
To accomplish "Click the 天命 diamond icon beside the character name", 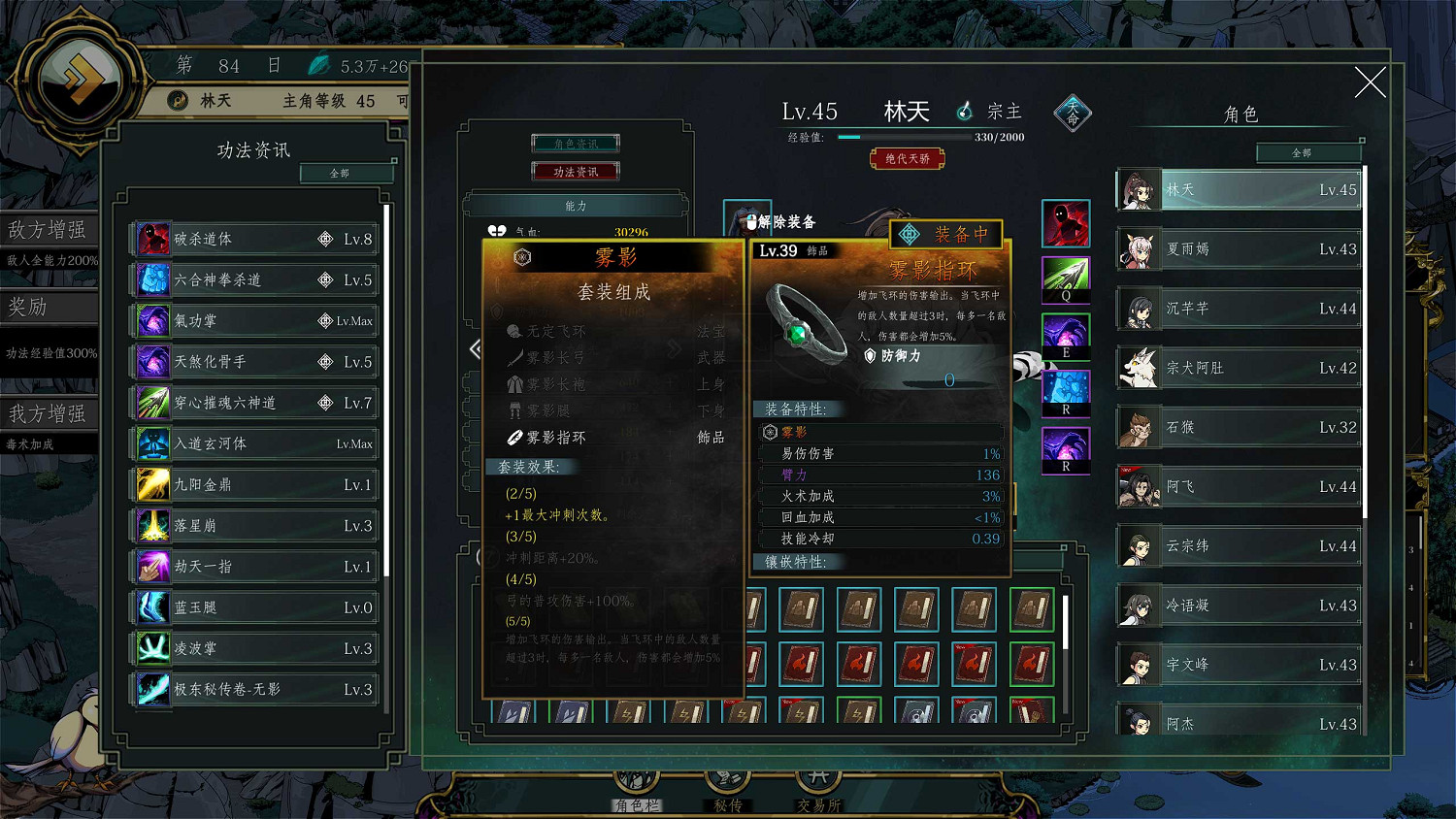I will [x=1072, y=112].
